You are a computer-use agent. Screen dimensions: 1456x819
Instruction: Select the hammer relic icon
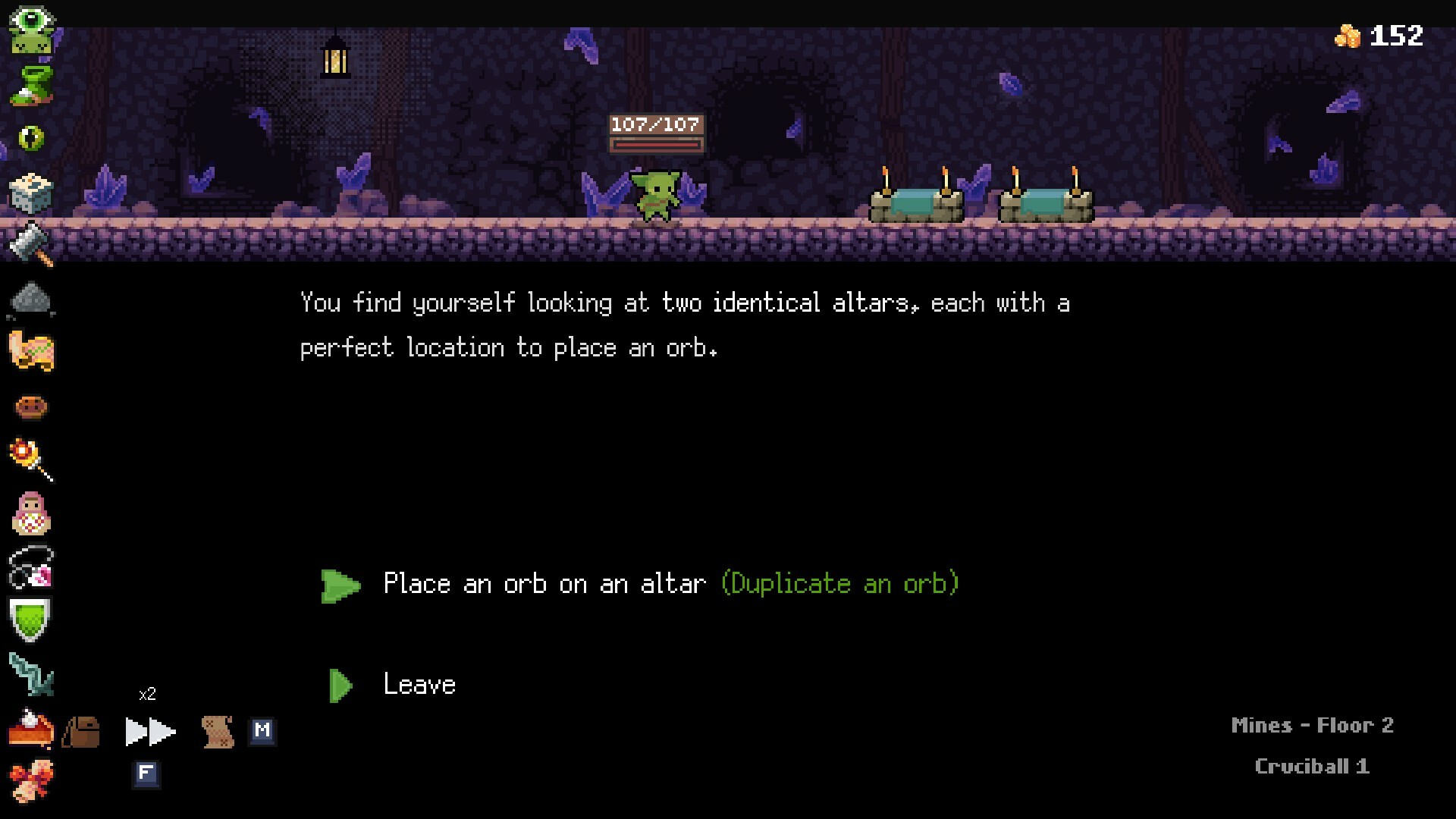[x=30, y=243]
